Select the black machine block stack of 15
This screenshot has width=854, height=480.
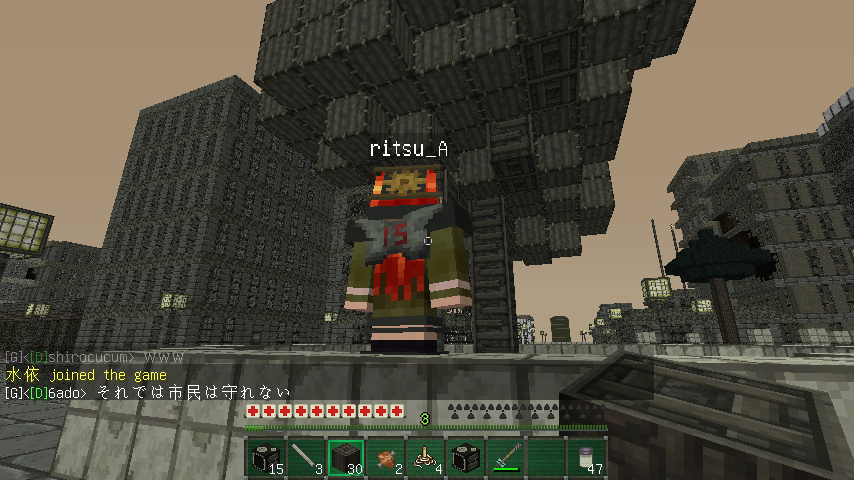[x=266, y=458]
